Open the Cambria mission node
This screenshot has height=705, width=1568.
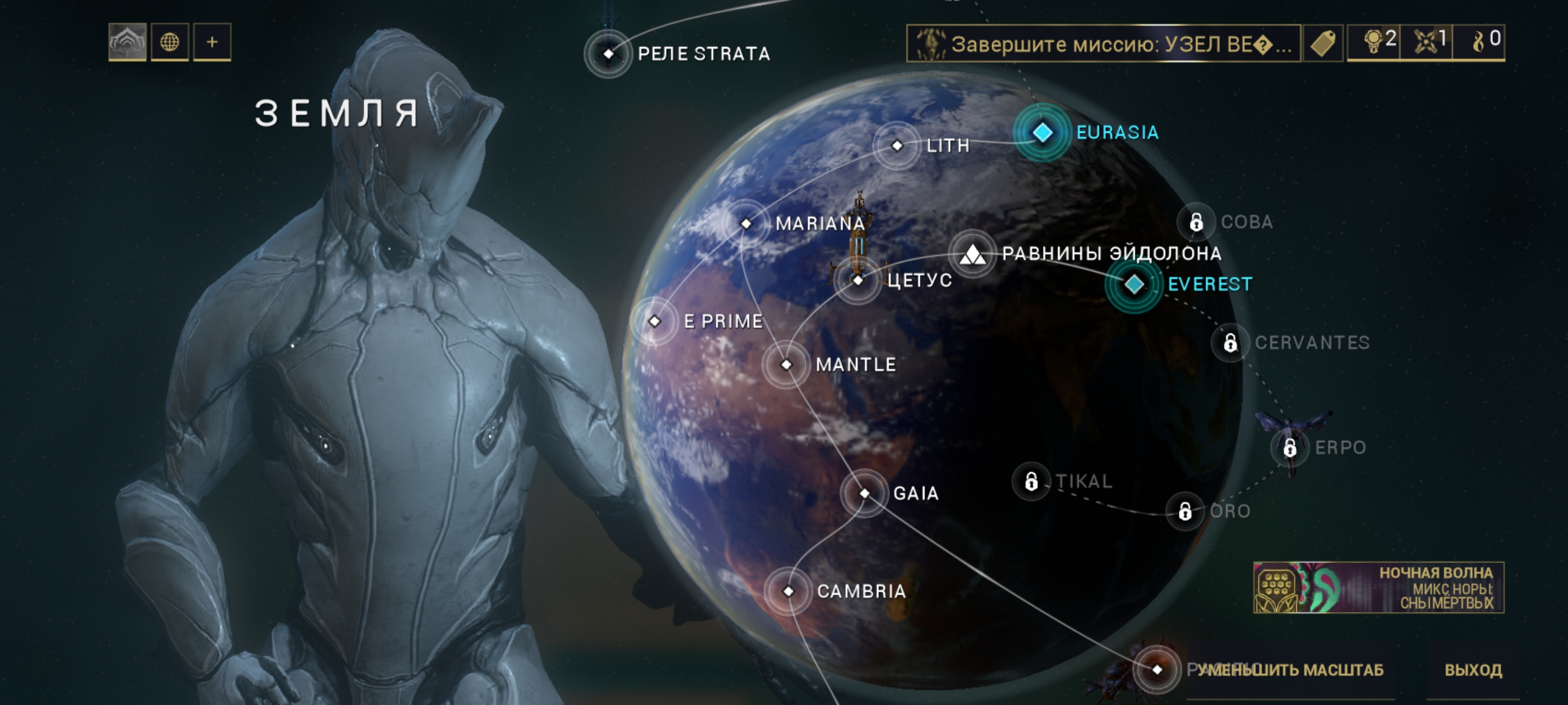[x=788, y=591]
